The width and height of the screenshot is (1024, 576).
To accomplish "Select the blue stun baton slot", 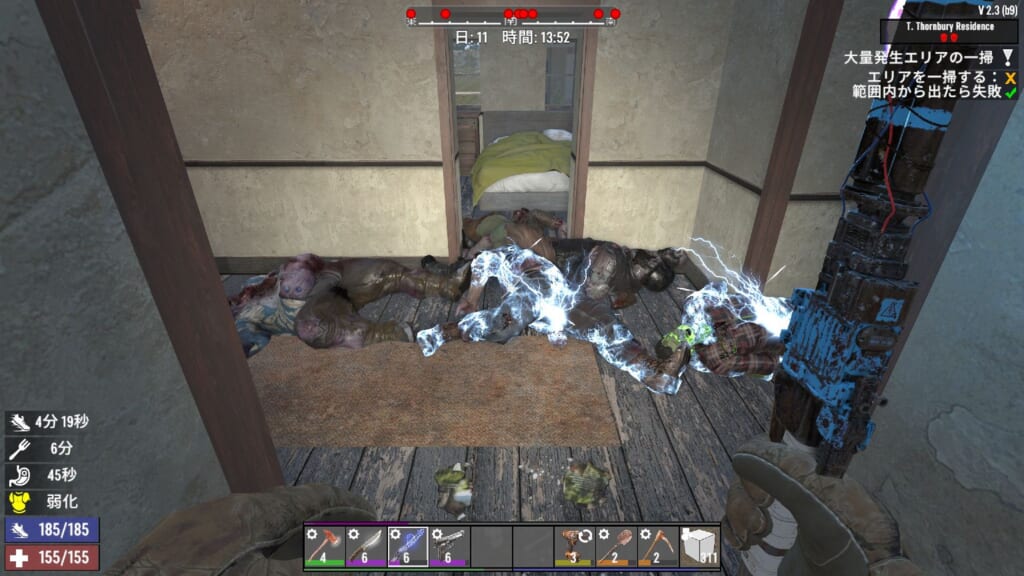I will pyautogui.click(x=407, y=546).
